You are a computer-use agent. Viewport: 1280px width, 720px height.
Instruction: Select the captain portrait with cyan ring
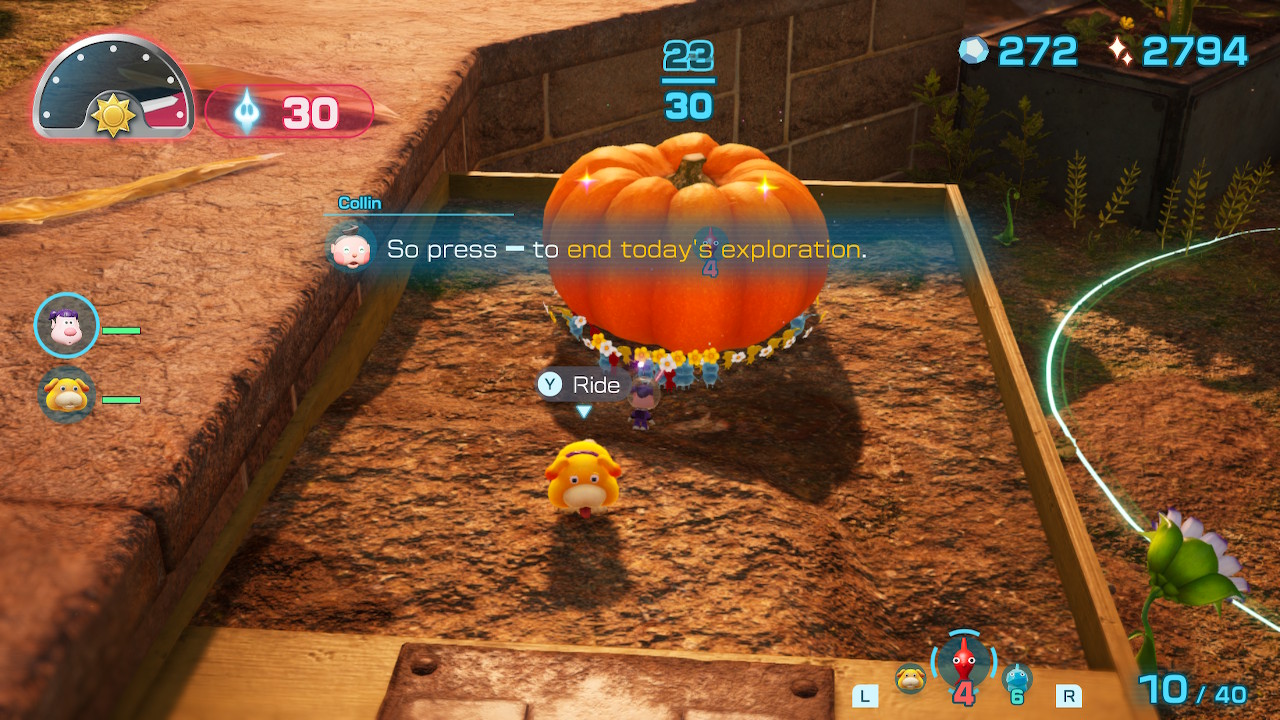tap(67, 326)
